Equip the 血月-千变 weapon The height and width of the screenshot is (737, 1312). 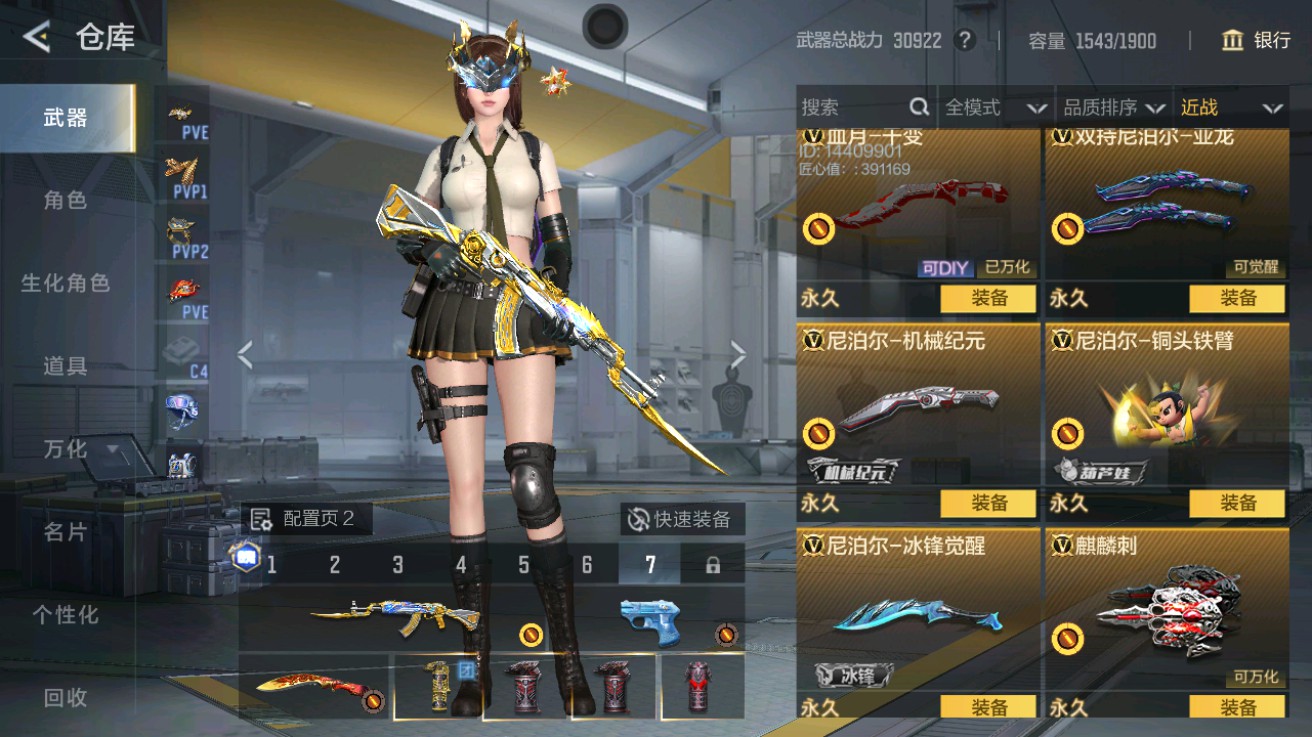pyautogui.click(x=986, y=299)
